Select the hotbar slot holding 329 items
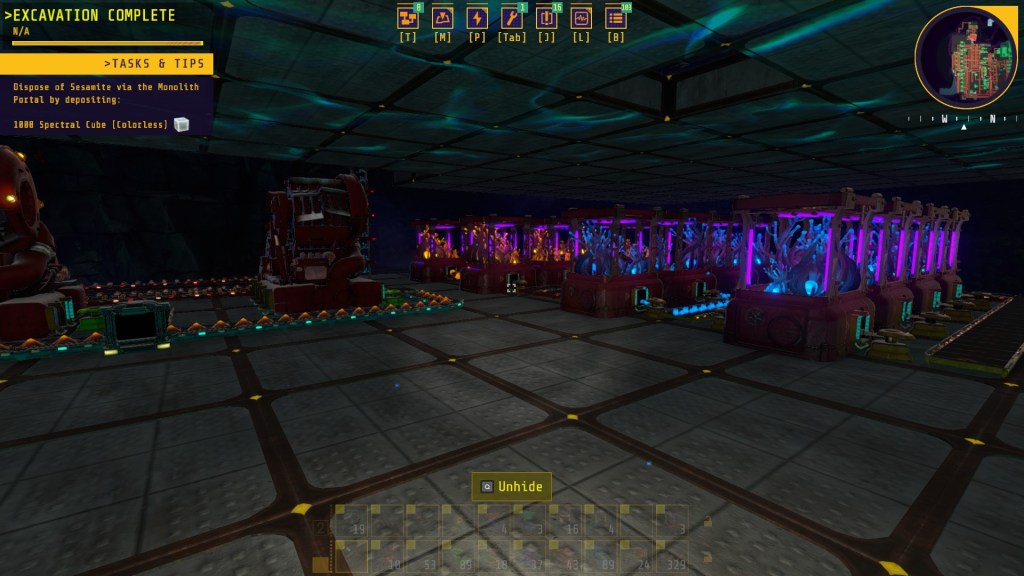 coord(672,556)
